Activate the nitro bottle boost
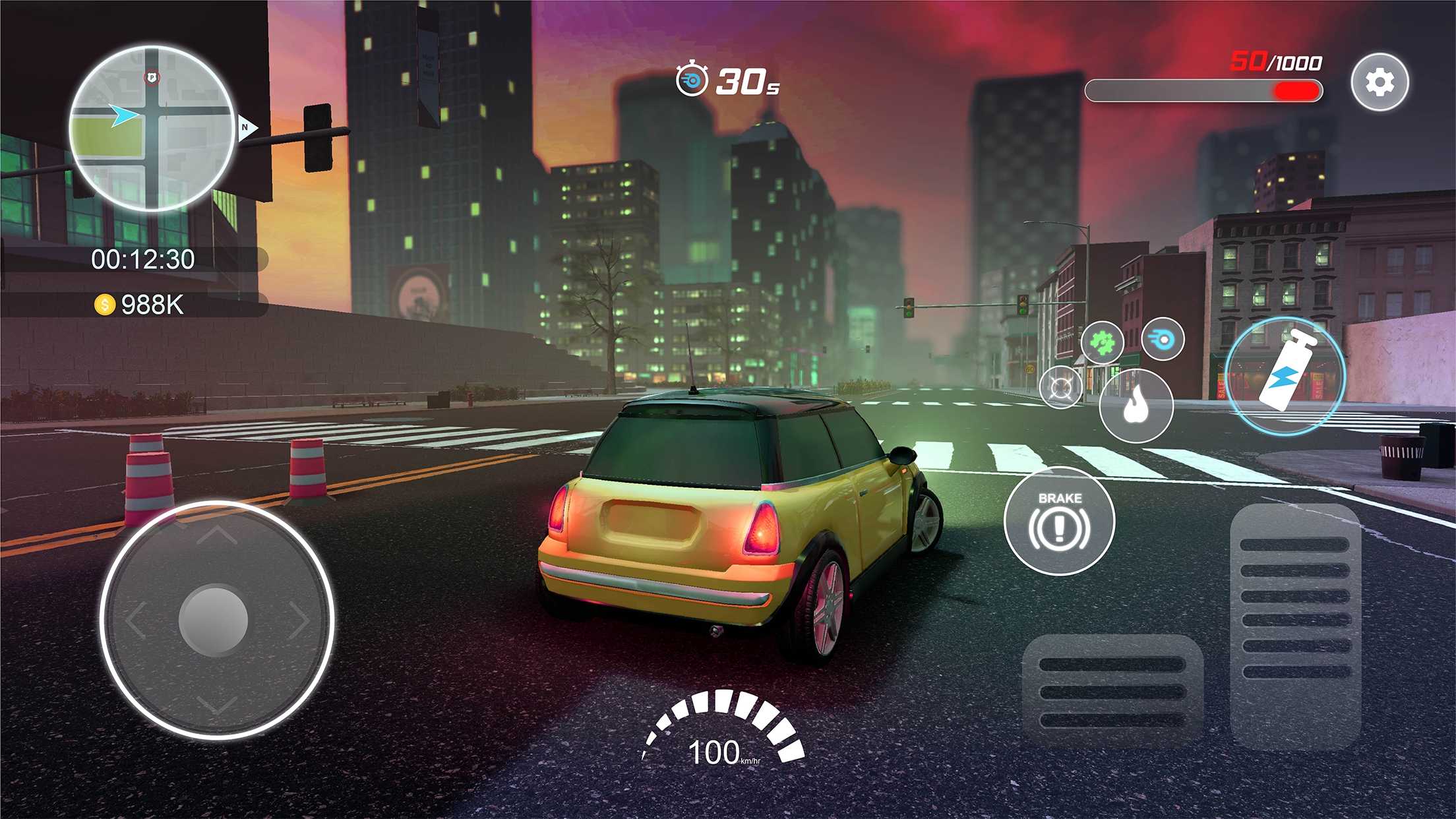The width and height of the screenshot is (1456, 819). click(x=1285, y=376)
